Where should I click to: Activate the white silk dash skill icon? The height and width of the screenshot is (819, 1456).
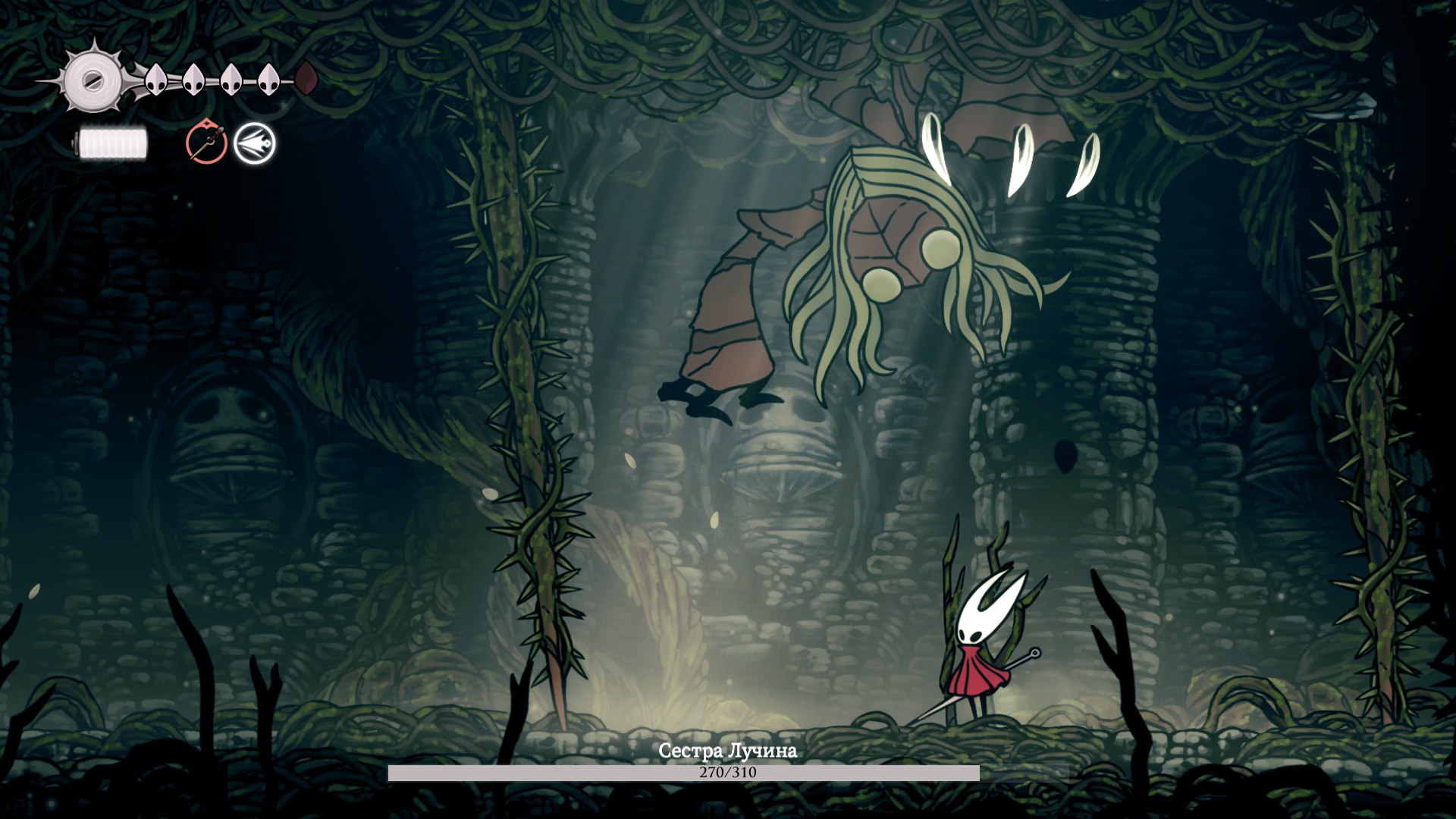[x=254, y=143]
